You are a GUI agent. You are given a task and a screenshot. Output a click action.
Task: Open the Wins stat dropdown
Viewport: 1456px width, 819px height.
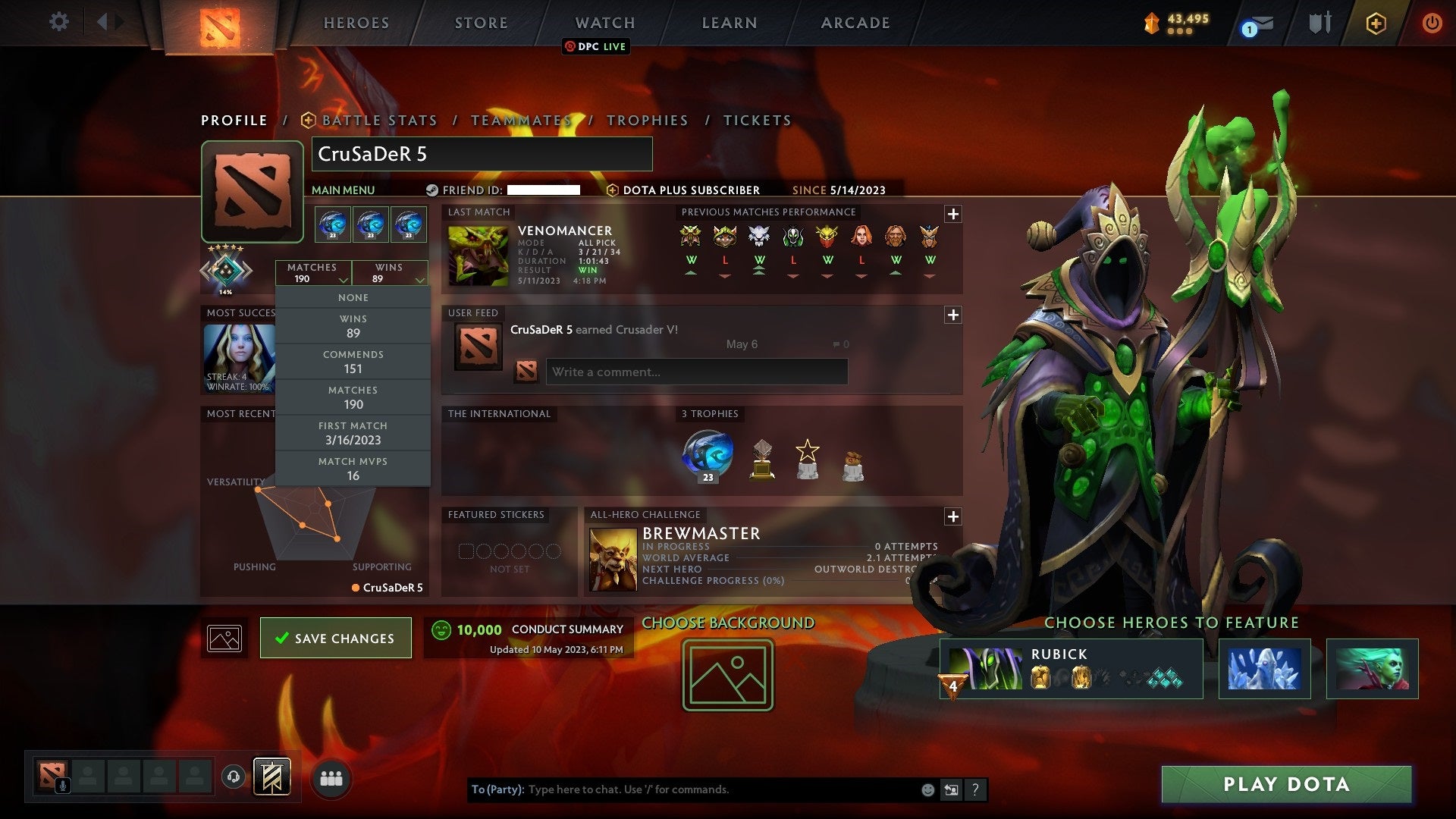(389, 273)
